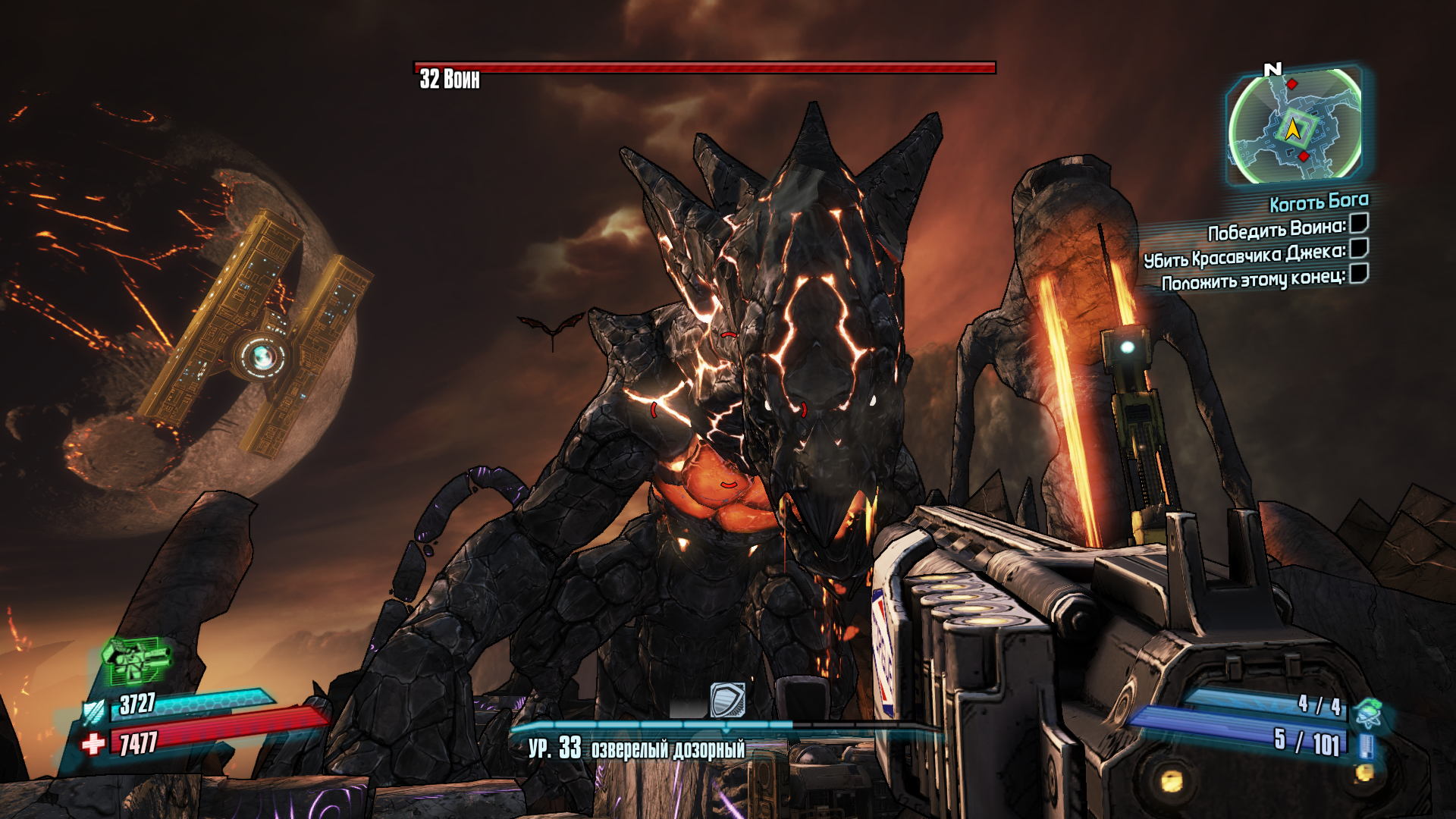Select the Коготь Бога mission title
Image resolution: width=1456 pixels, height=819 pixels.
[x=1319, y=202]
